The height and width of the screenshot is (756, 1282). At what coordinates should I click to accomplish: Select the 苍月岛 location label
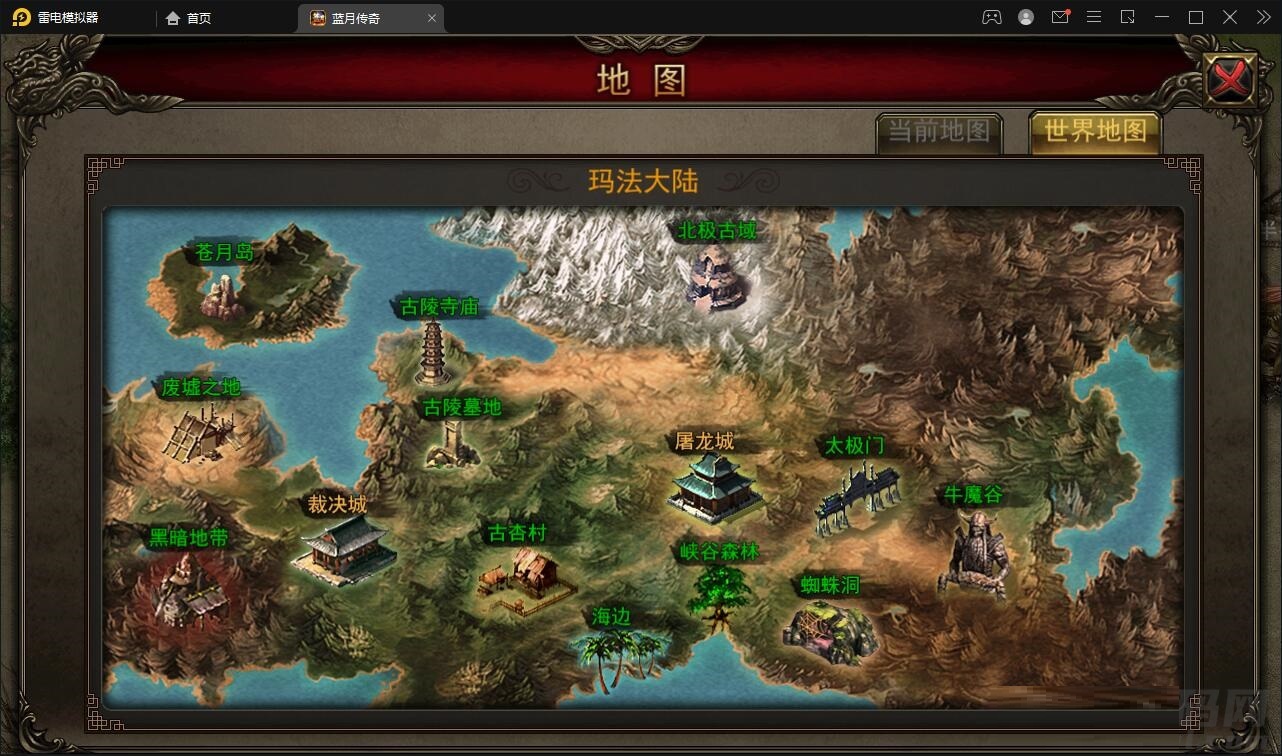point(225,253)
